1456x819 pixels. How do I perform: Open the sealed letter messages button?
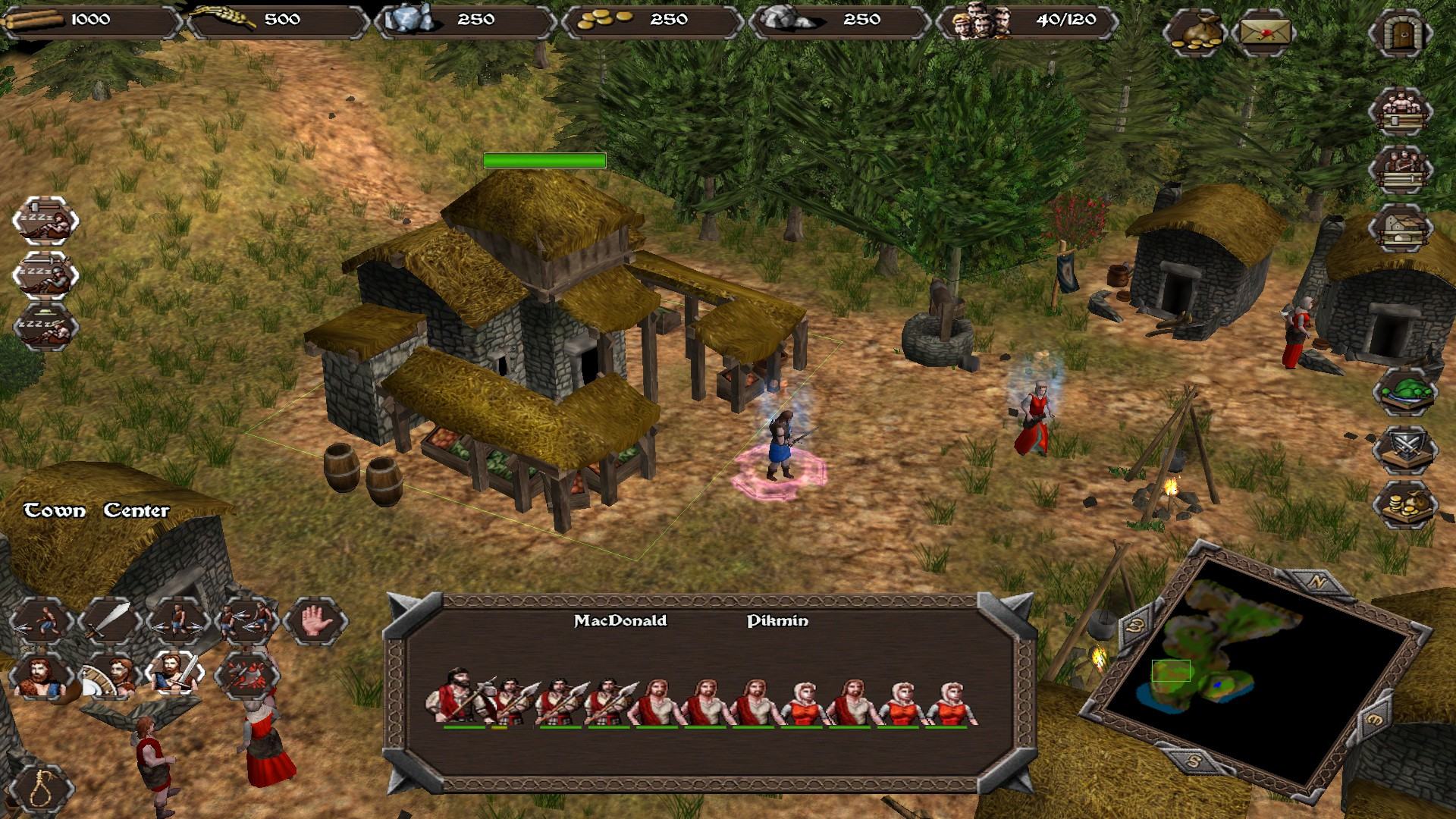[x=1264, y=34]
